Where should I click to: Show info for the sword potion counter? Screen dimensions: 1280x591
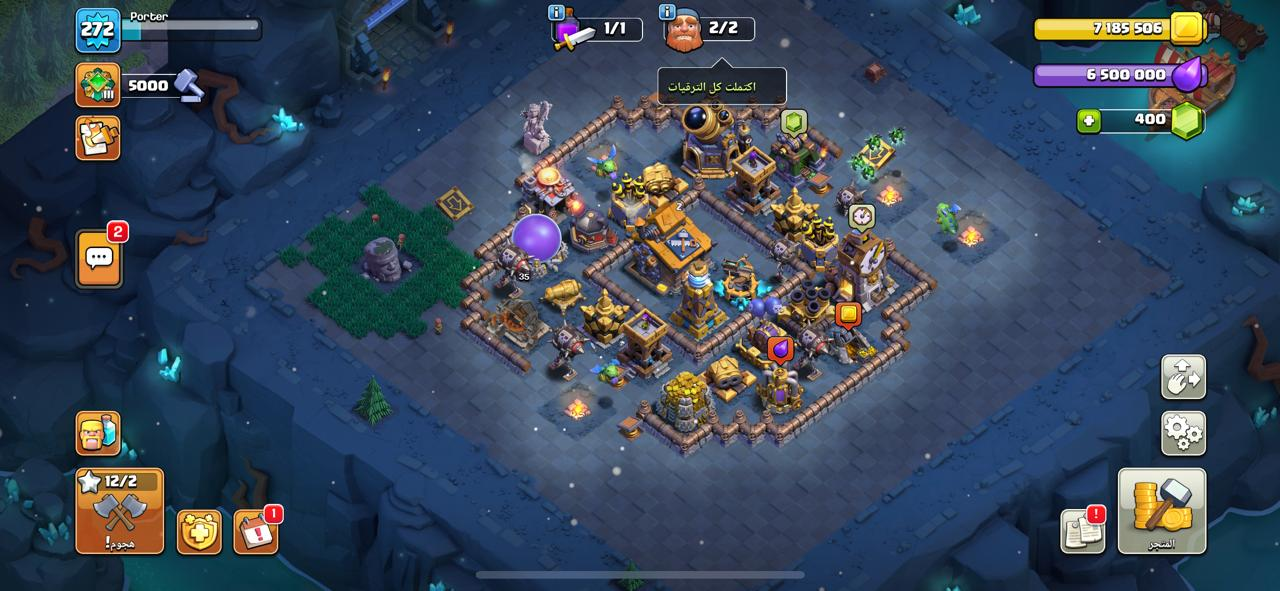[x=557, y=12]
